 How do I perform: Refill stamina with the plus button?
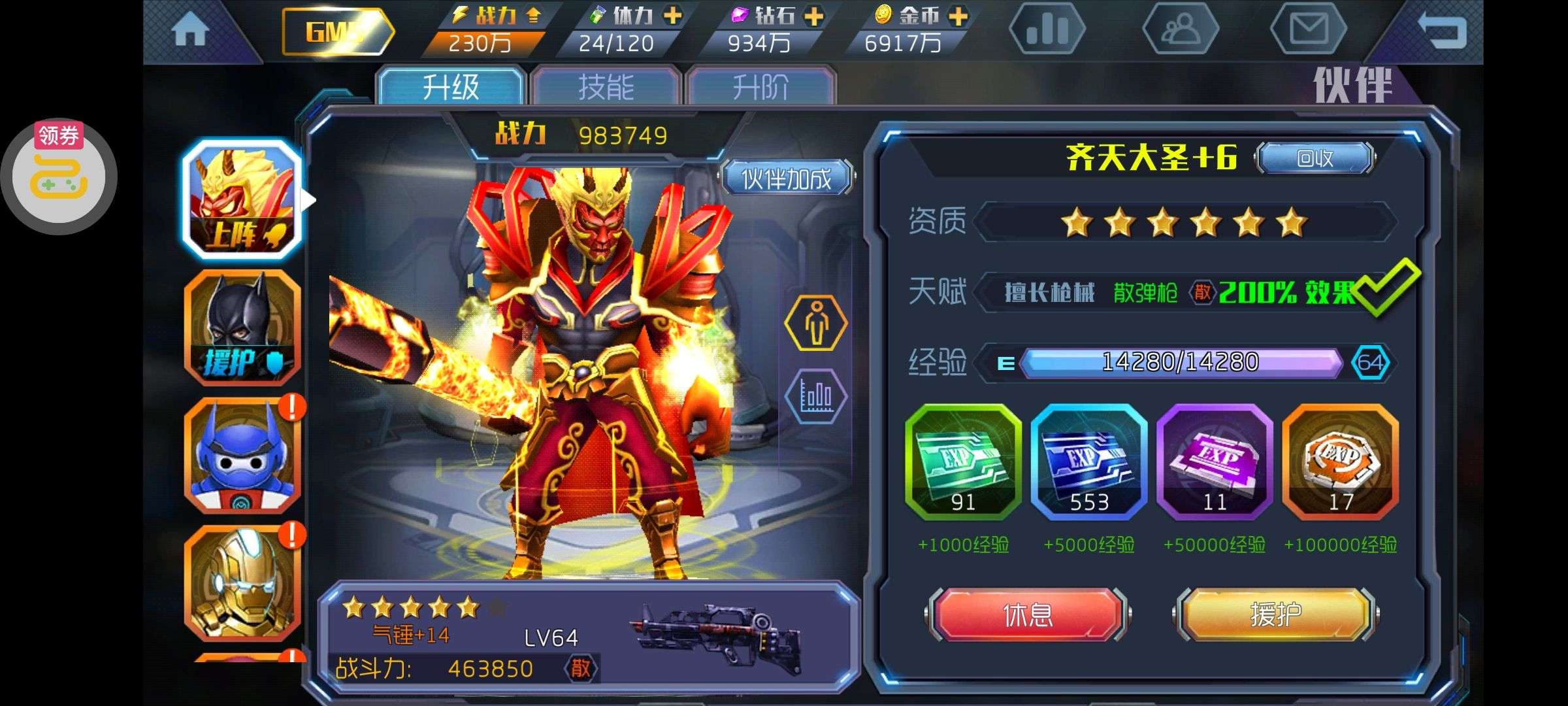click(672, 16)
